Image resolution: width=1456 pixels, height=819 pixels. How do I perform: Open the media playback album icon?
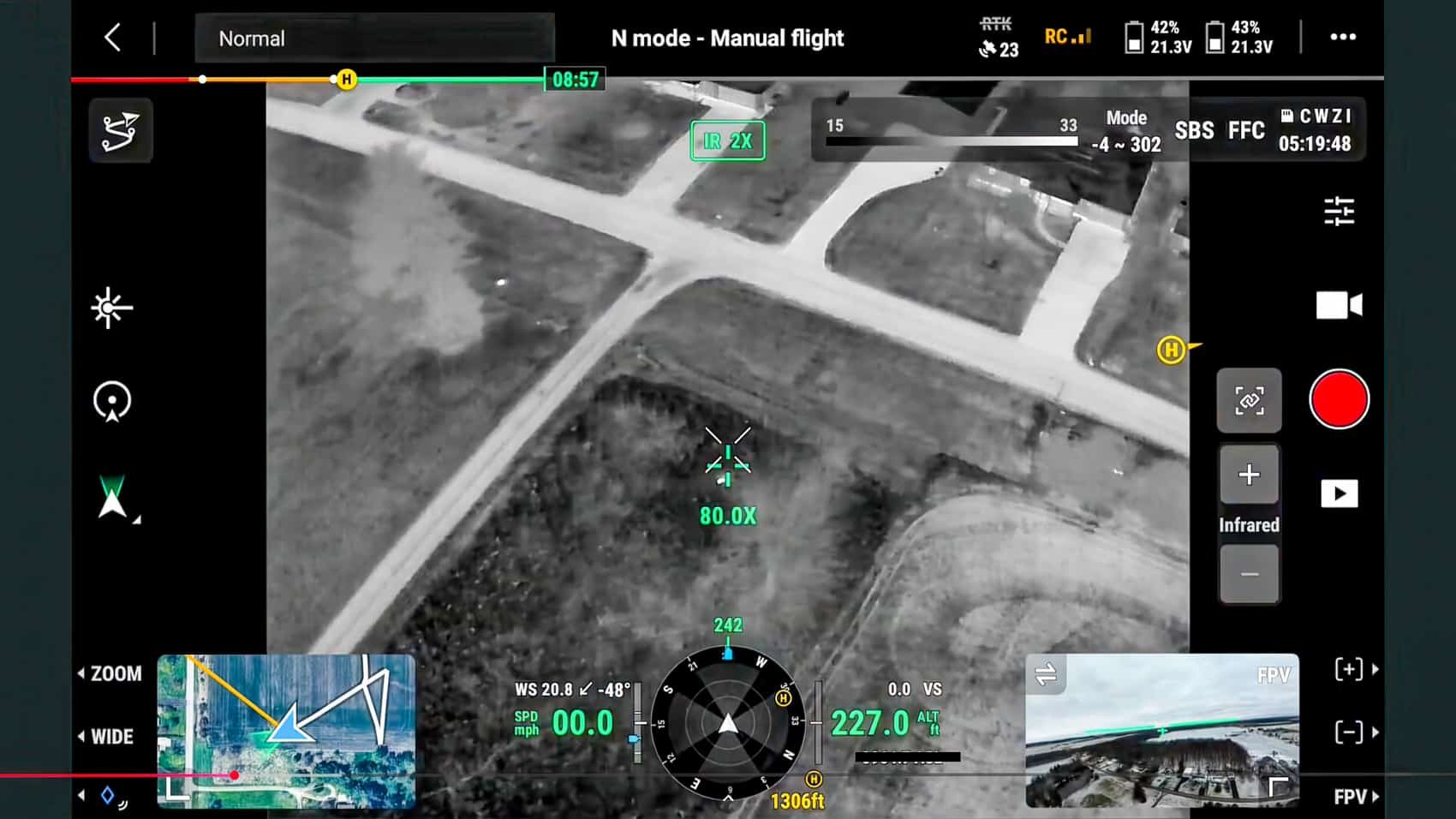(1339, 493)
